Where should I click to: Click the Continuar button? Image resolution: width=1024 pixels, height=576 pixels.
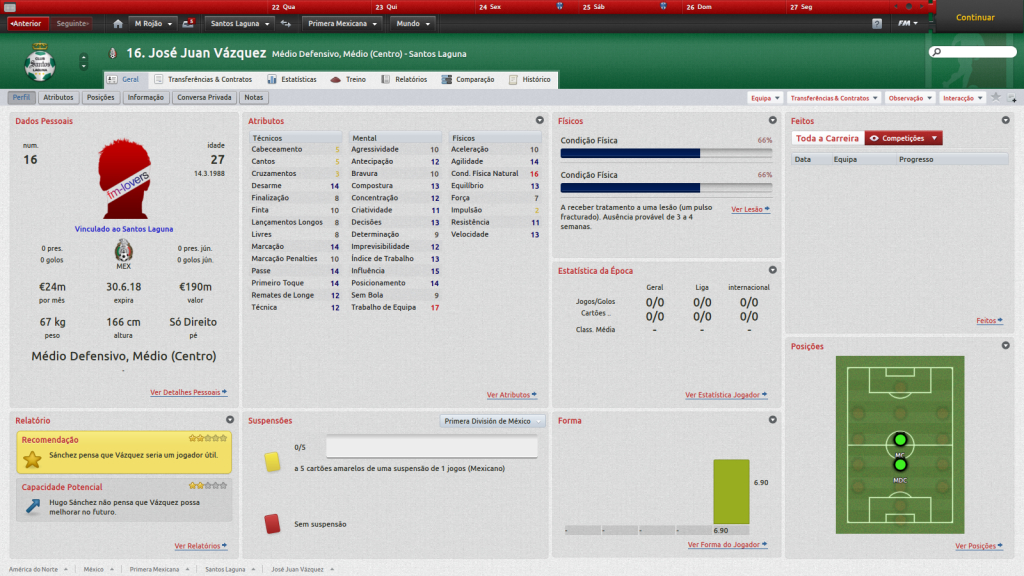pos(975,18)
